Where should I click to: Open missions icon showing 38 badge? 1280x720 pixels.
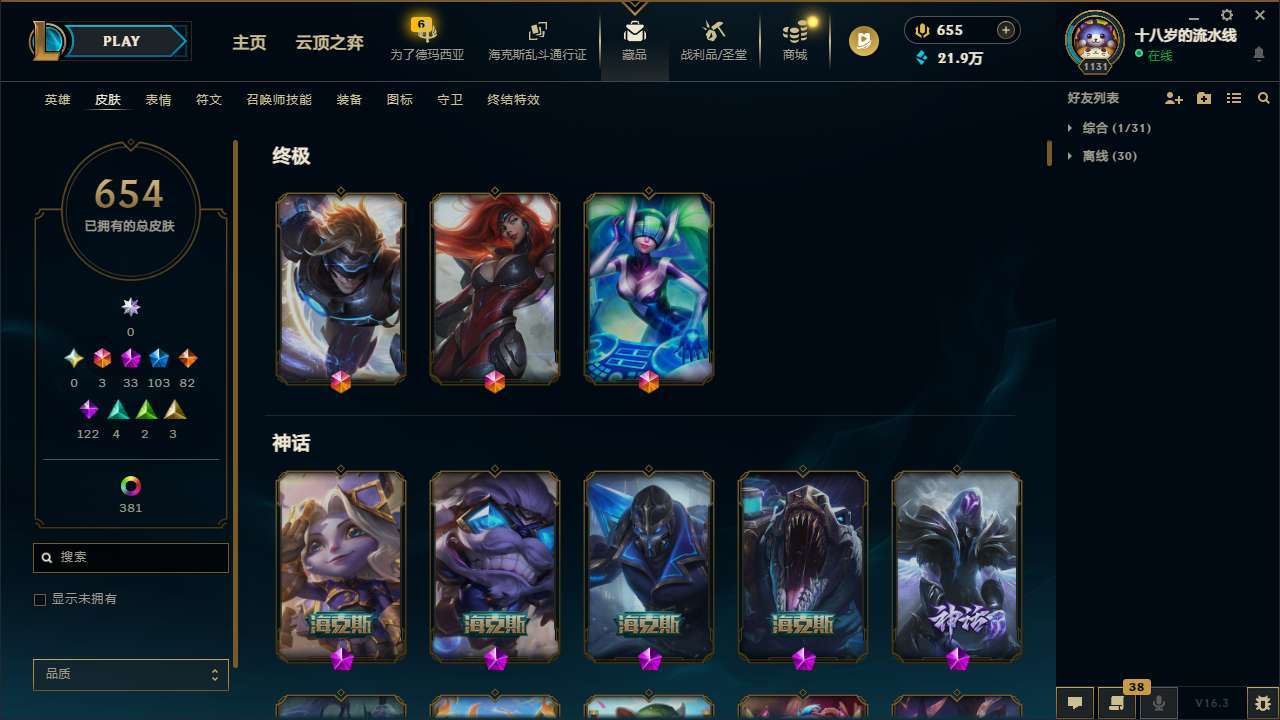pyautogui.click(x=1115, y=703)
